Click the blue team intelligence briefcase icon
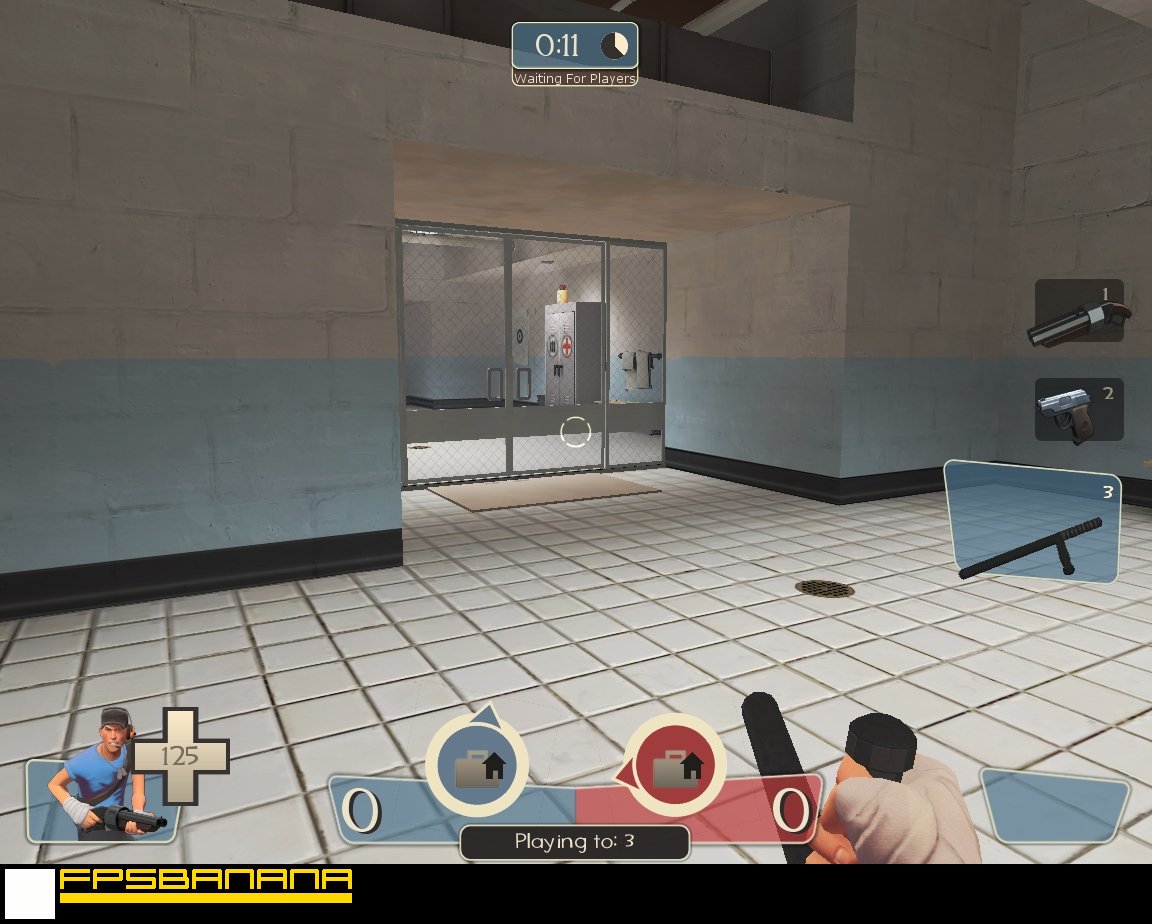The width and height of the screenshot is (1152, 924). (477, 765)
